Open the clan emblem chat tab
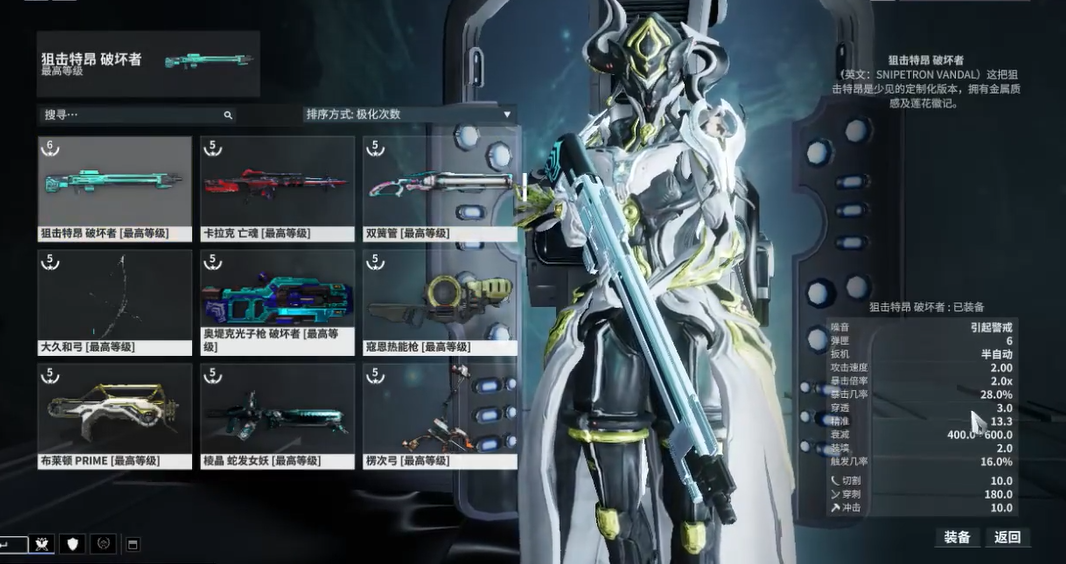This screenshot has width=1066, height=564. [x=43, y=544]
